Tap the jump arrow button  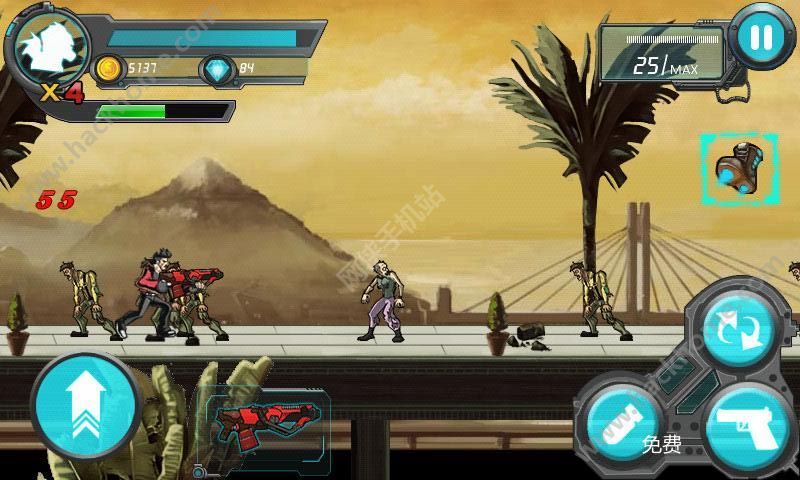[85, 406]
